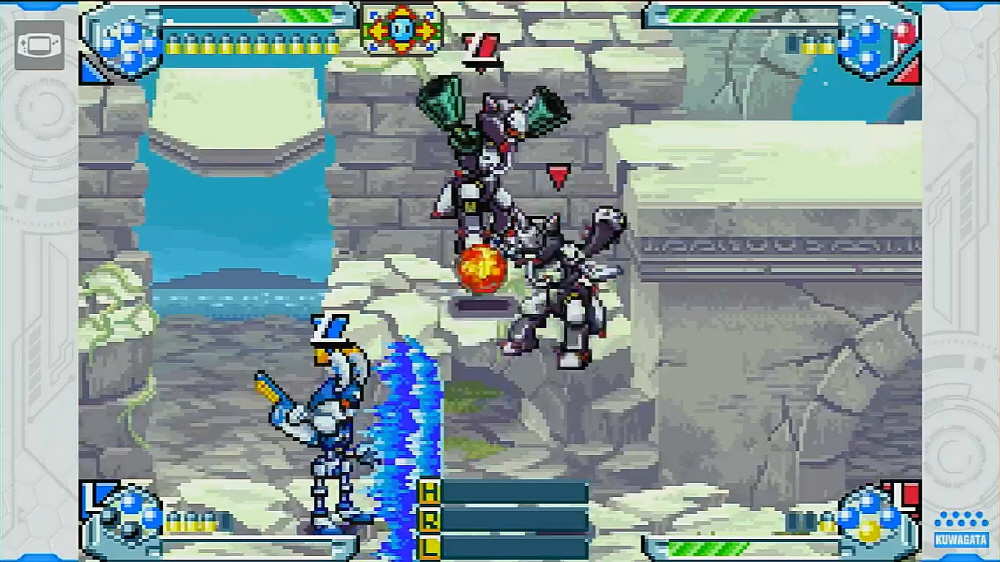Select the player's blue medal emblem, top left
Viewport: 1000px width, 562px height.
tap(125, 40)
